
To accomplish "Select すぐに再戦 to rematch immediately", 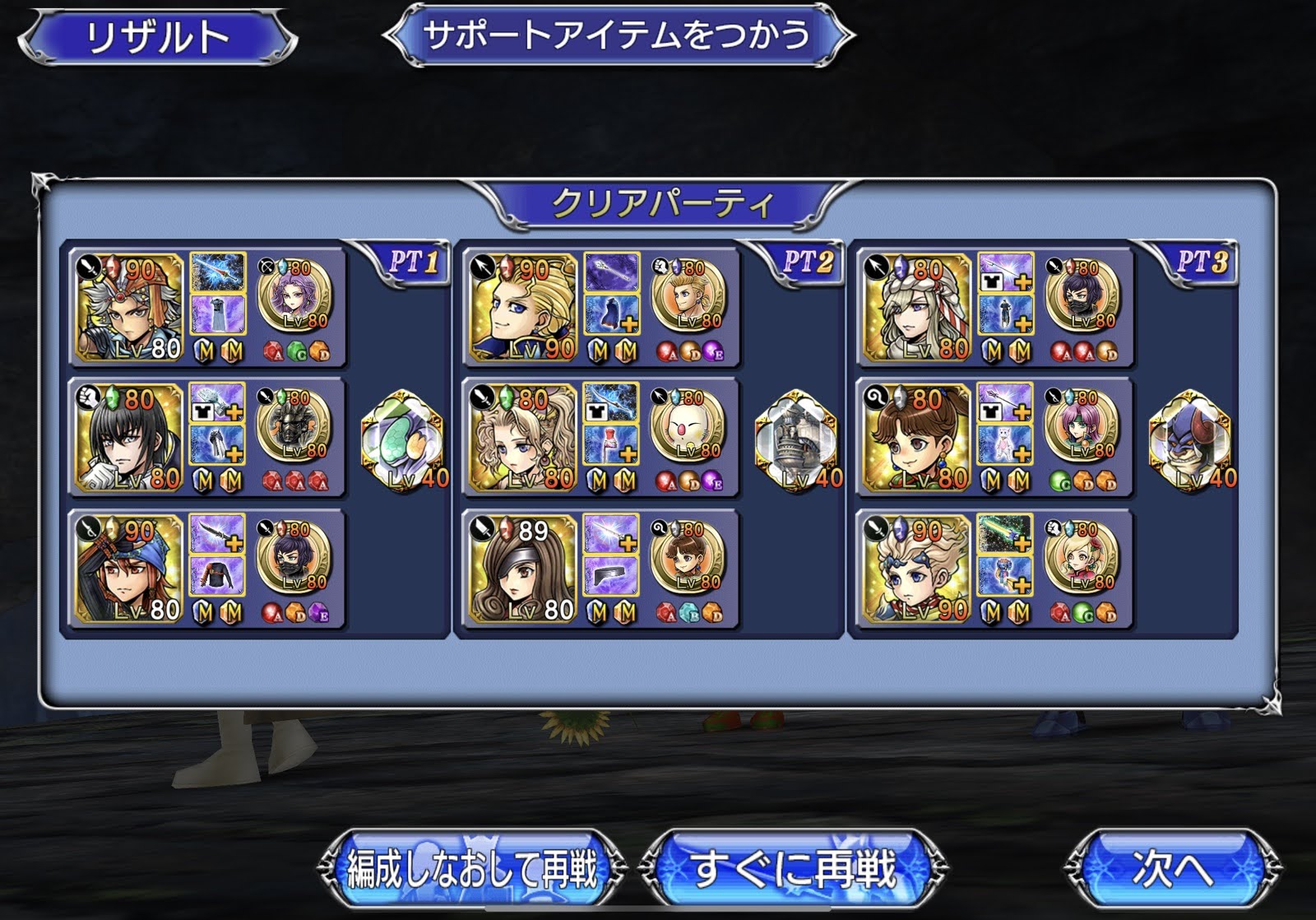I will pos(793,867).
